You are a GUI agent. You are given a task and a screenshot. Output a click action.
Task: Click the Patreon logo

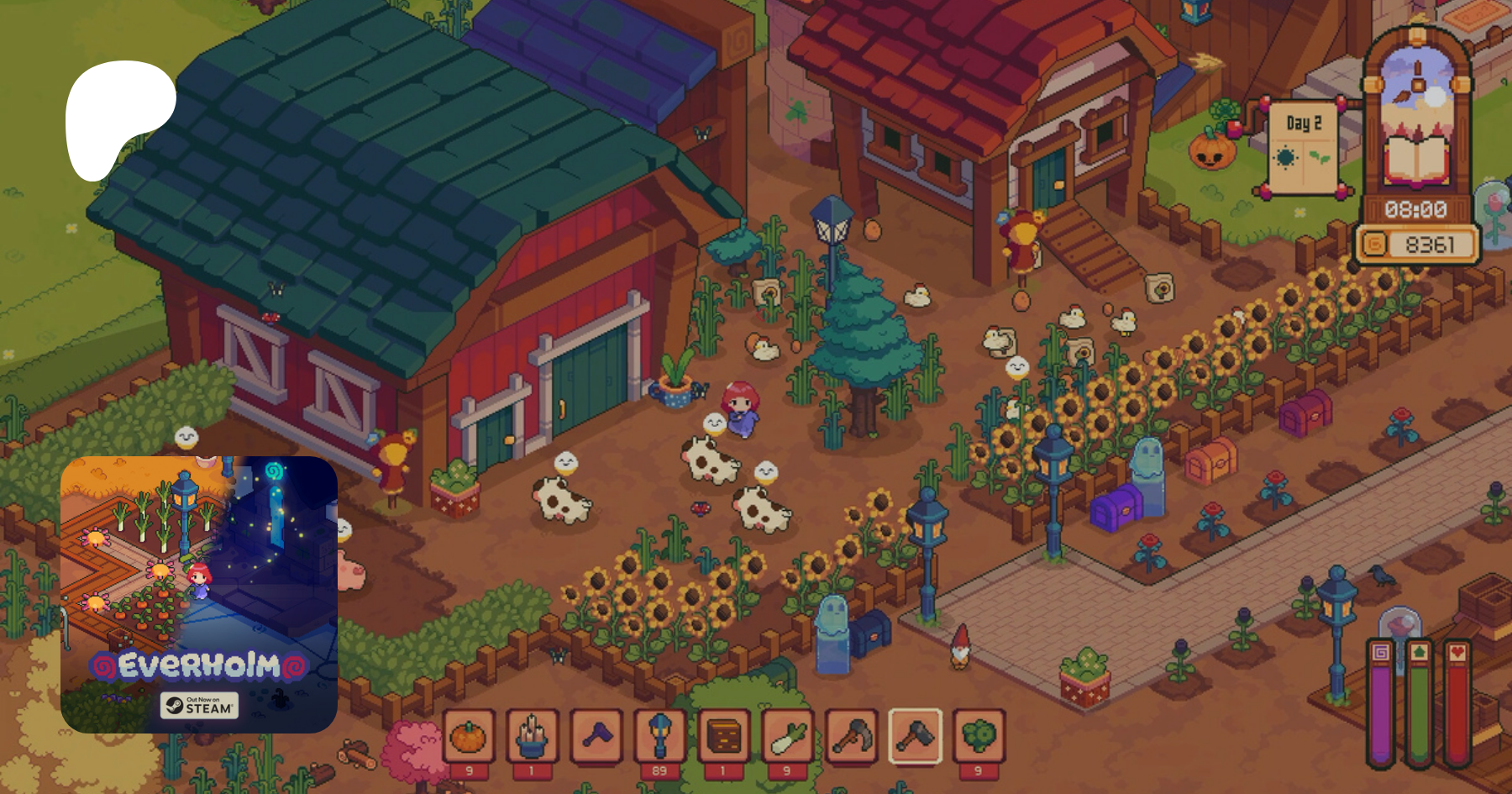(120, 119)
